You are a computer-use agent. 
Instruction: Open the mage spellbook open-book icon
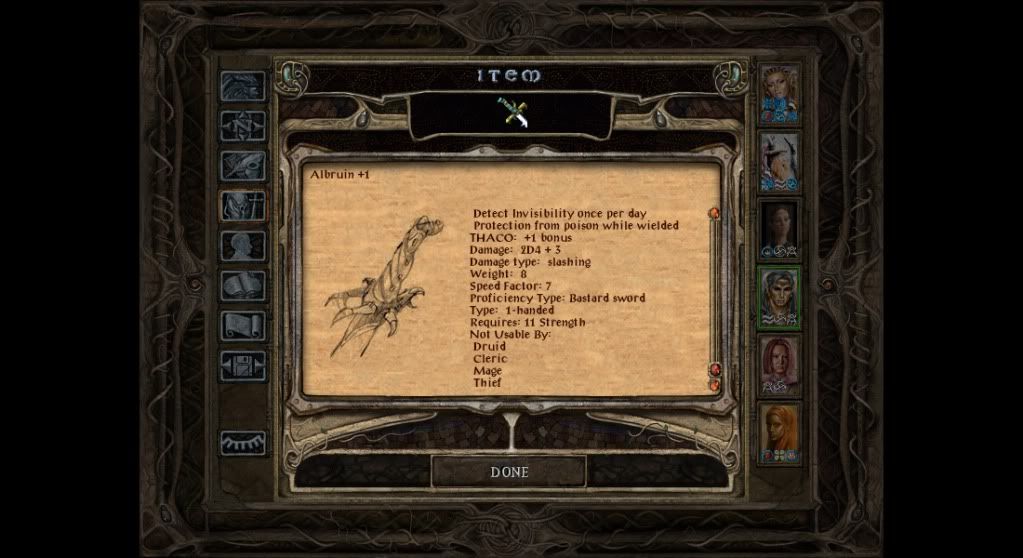point(243,286)
